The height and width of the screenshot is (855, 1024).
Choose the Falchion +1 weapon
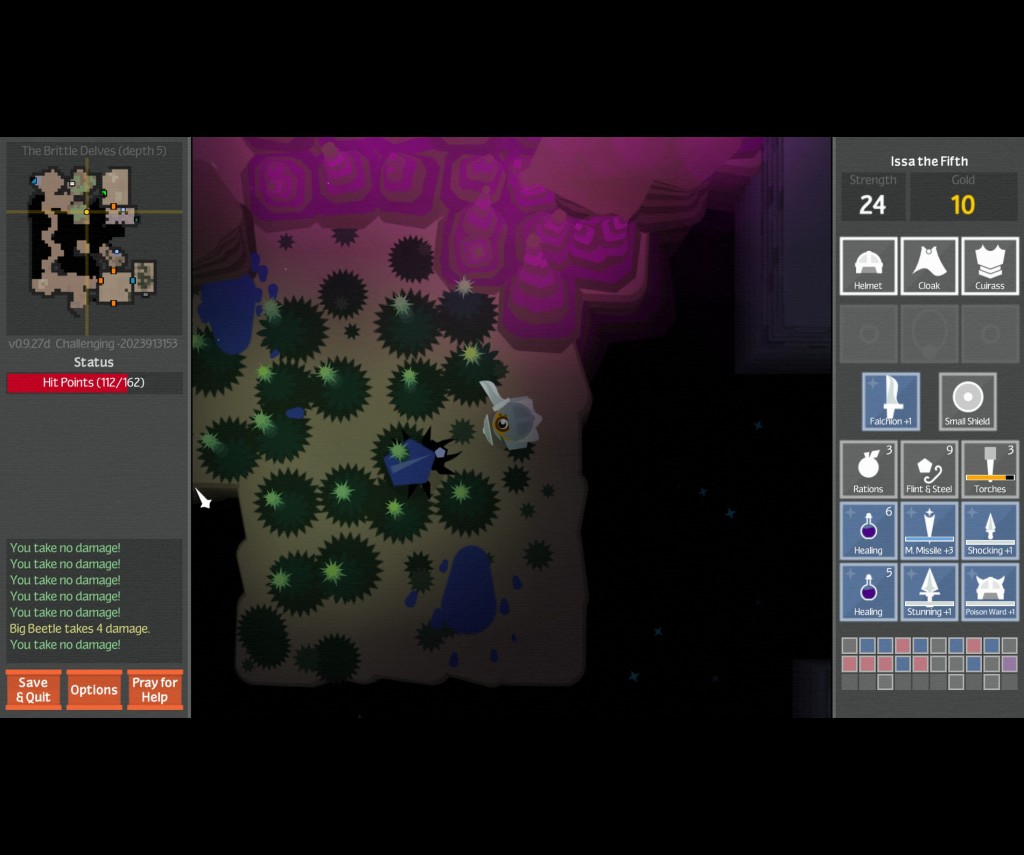tap(891, 401)
